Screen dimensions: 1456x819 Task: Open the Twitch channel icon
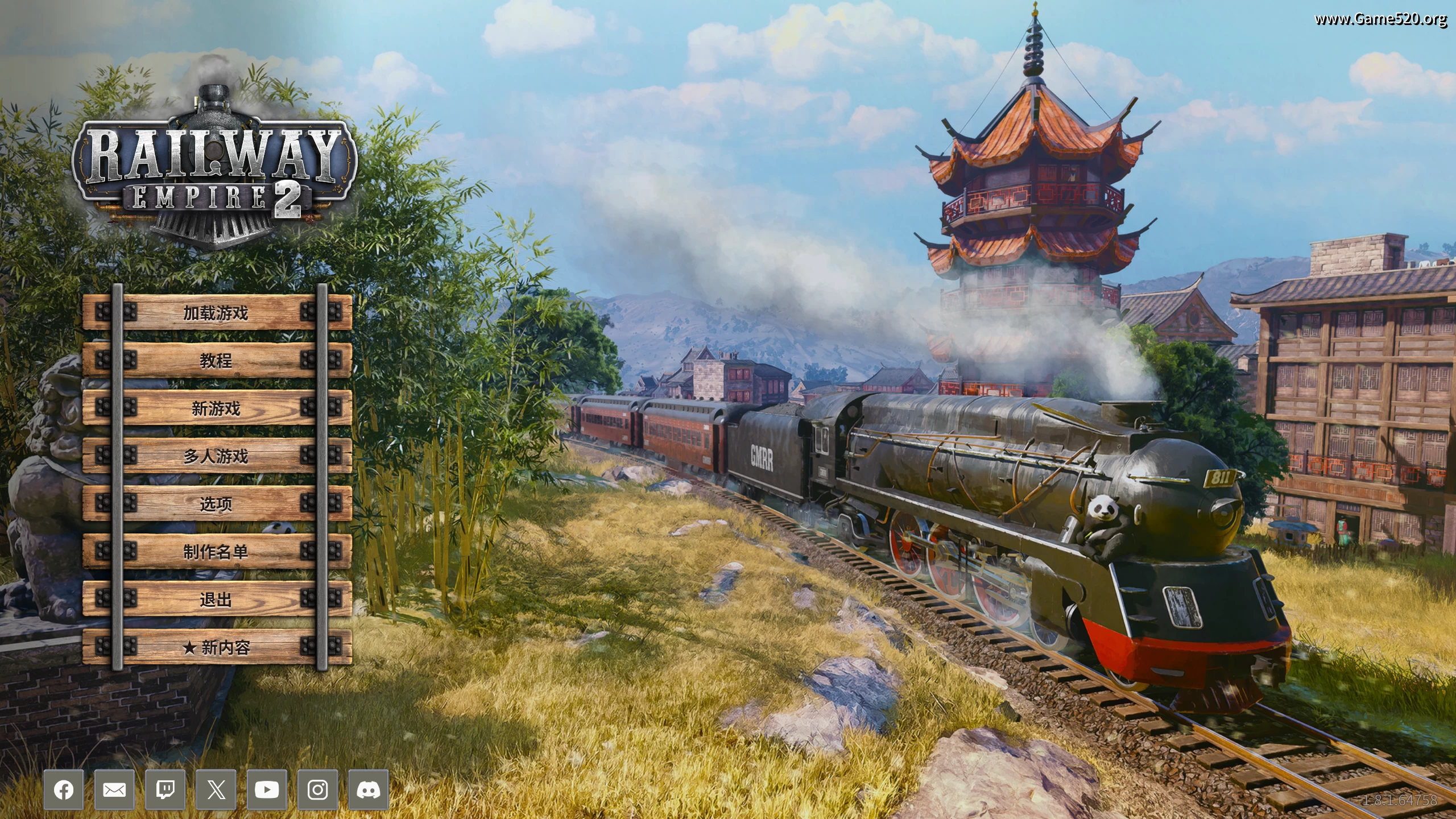point(166,789)
